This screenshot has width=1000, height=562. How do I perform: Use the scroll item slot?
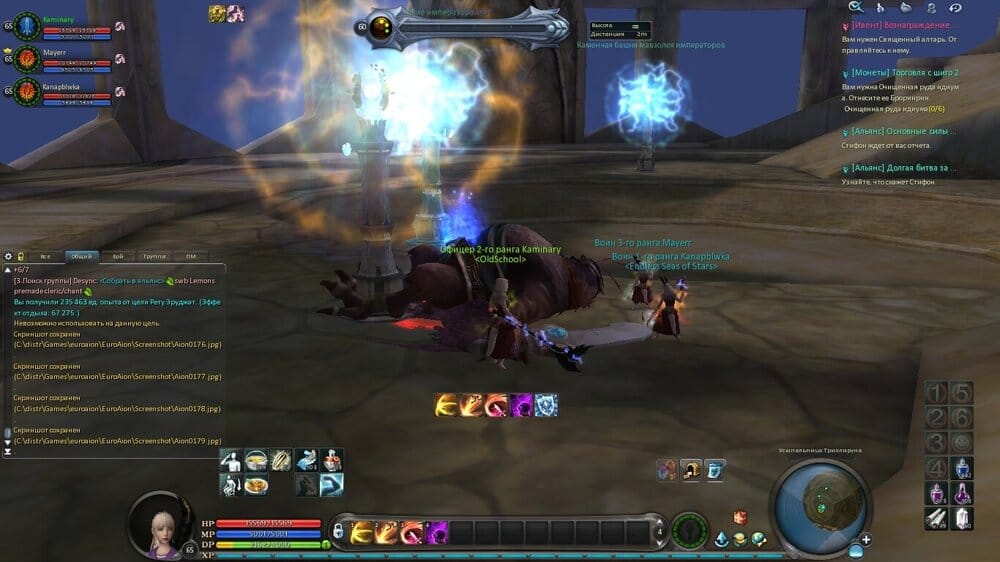[x=936, y=518]
